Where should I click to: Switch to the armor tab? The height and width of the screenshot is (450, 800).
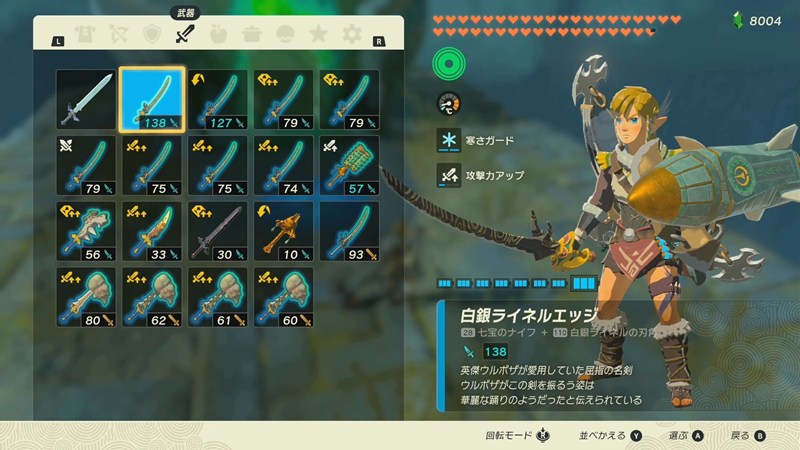pyautogui.click(x=86, y=36)
